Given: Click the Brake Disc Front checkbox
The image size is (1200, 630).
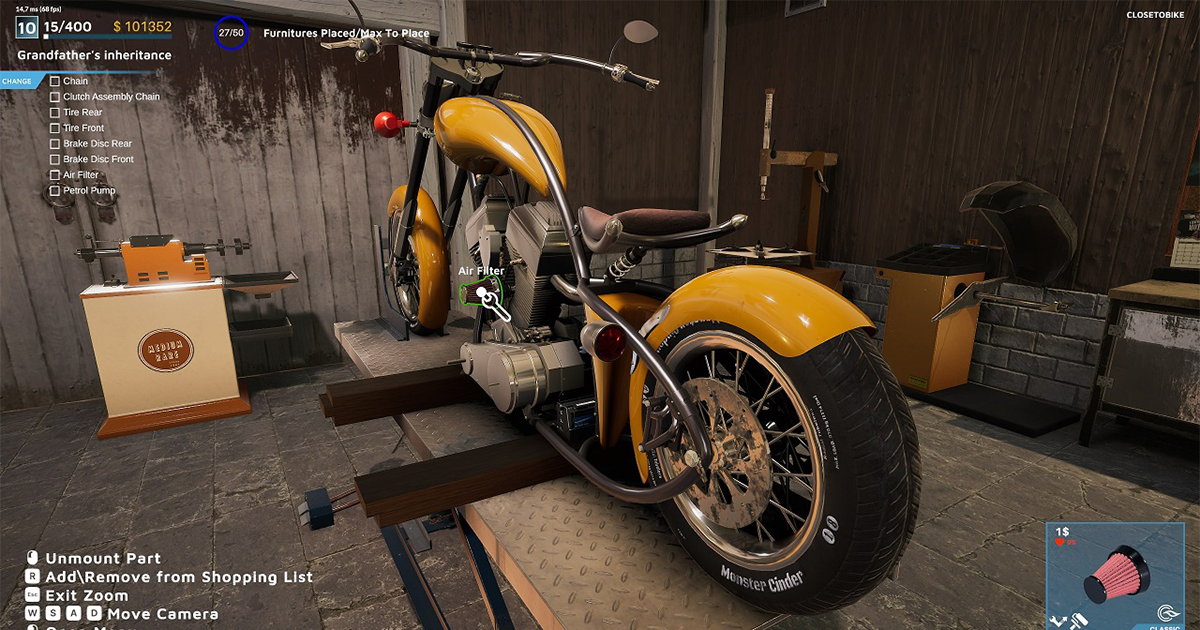Looking at the screenshot, I should pos(55,159).
